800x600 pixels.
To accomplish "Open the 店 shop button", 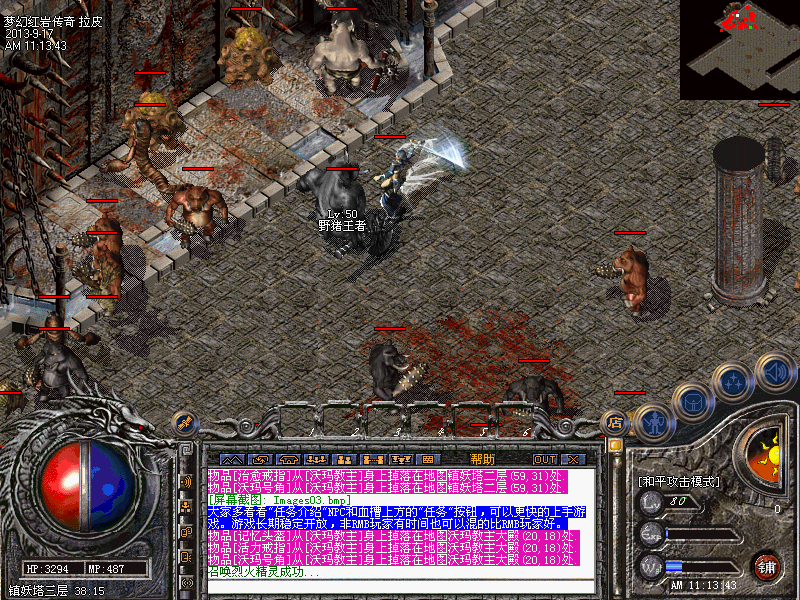I will pos(615,421).
